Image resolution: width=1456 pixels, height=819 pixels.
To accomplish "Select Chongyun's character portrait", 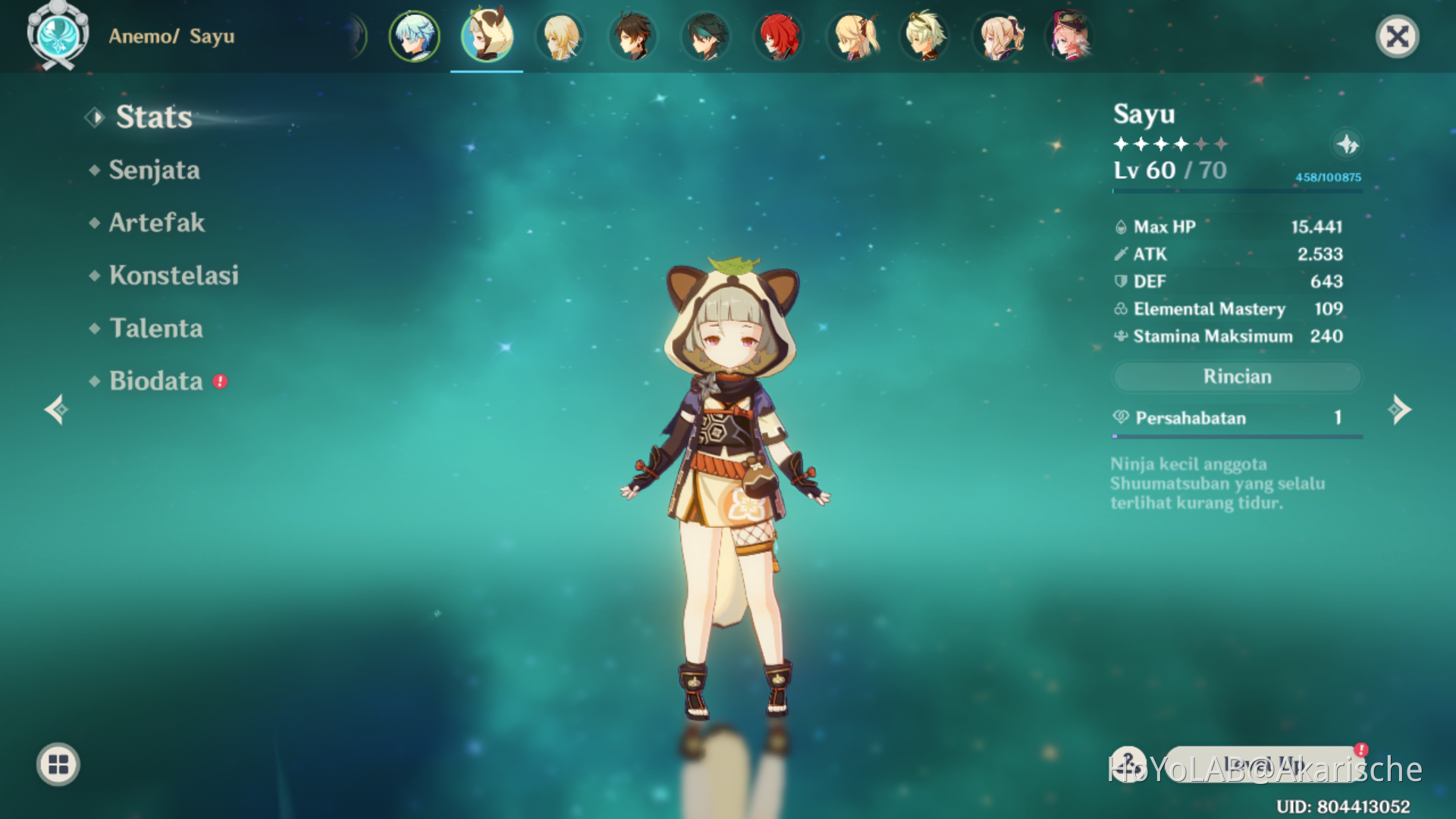I will pos(414,36).
